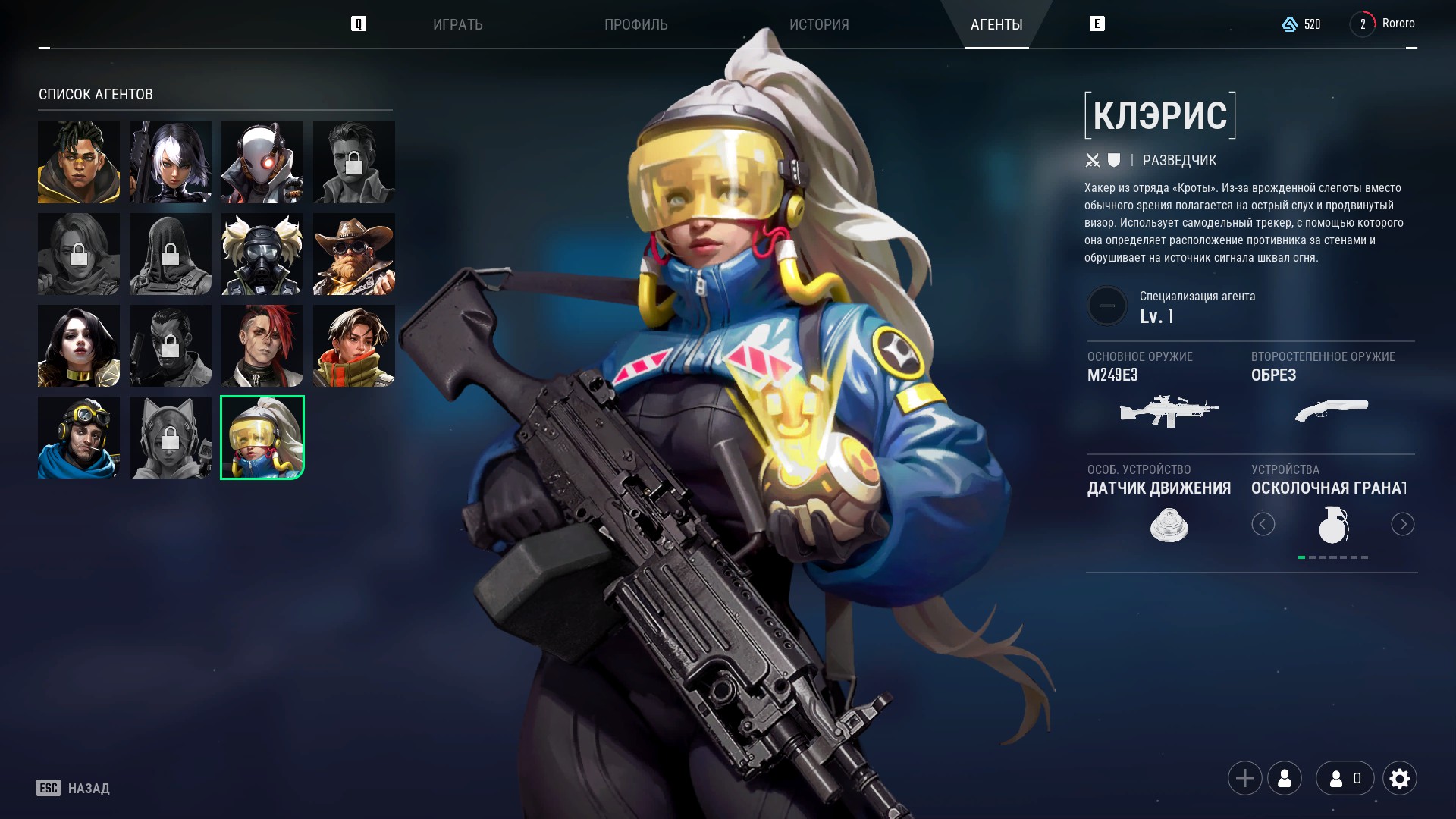Click the locked cat-eared hood agent

click(171, 438)
